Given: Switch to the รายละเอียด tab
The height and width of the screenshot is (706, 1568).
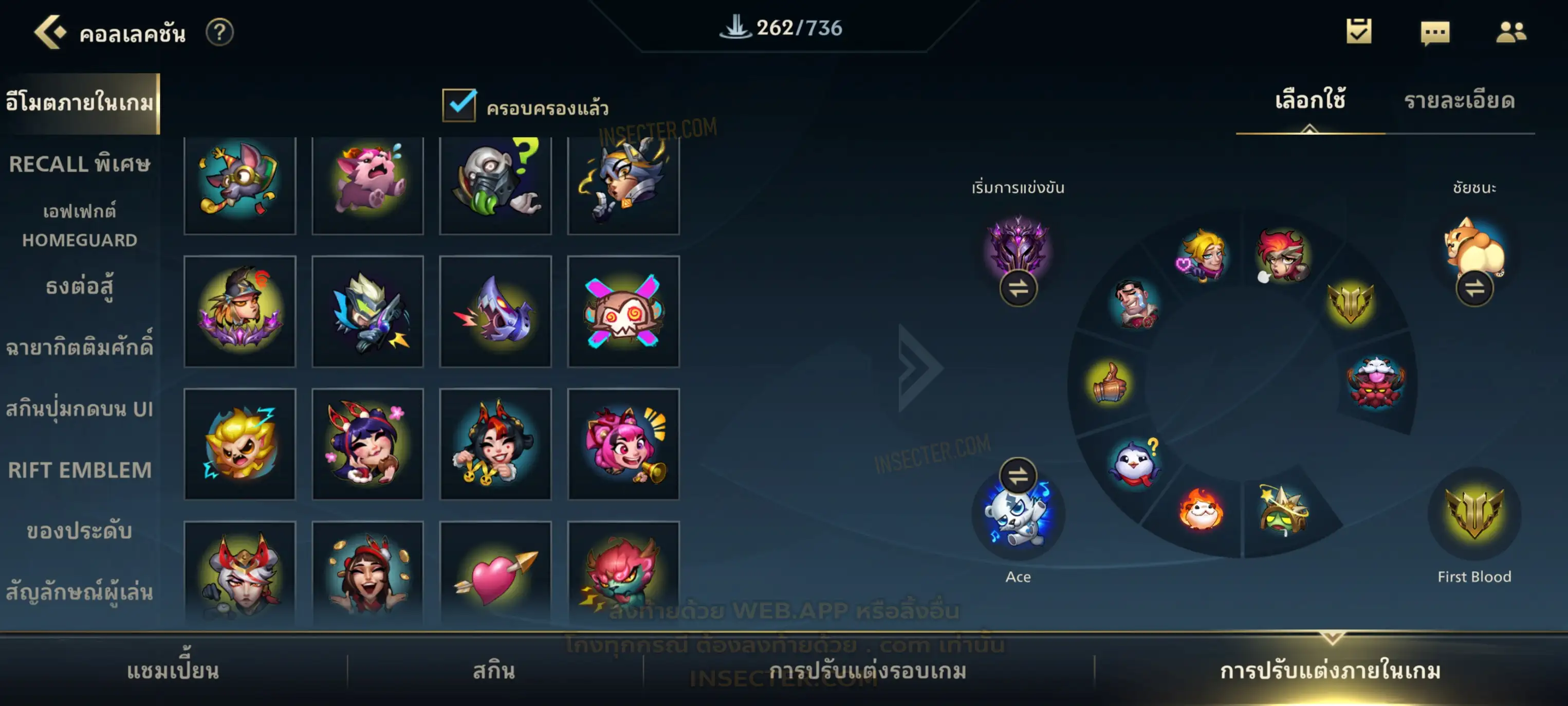Looking at the screenshot, I should coord(1459,101).
